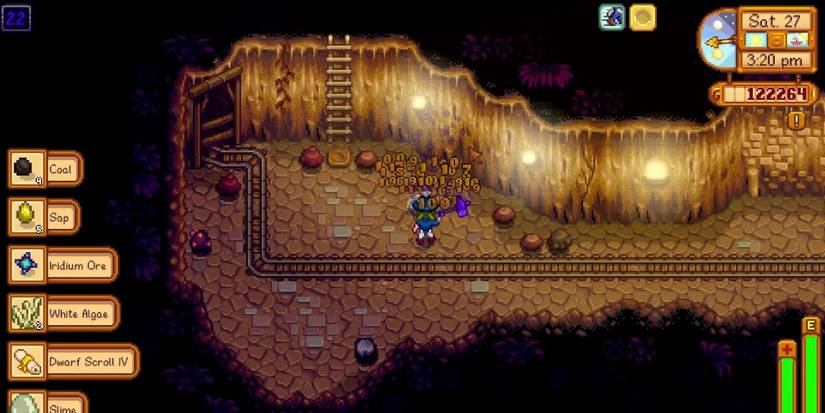The width and height of the screenshot is (825, 413).
Task: Tap the Sap pickup notification
Action: tap(44, 216)
